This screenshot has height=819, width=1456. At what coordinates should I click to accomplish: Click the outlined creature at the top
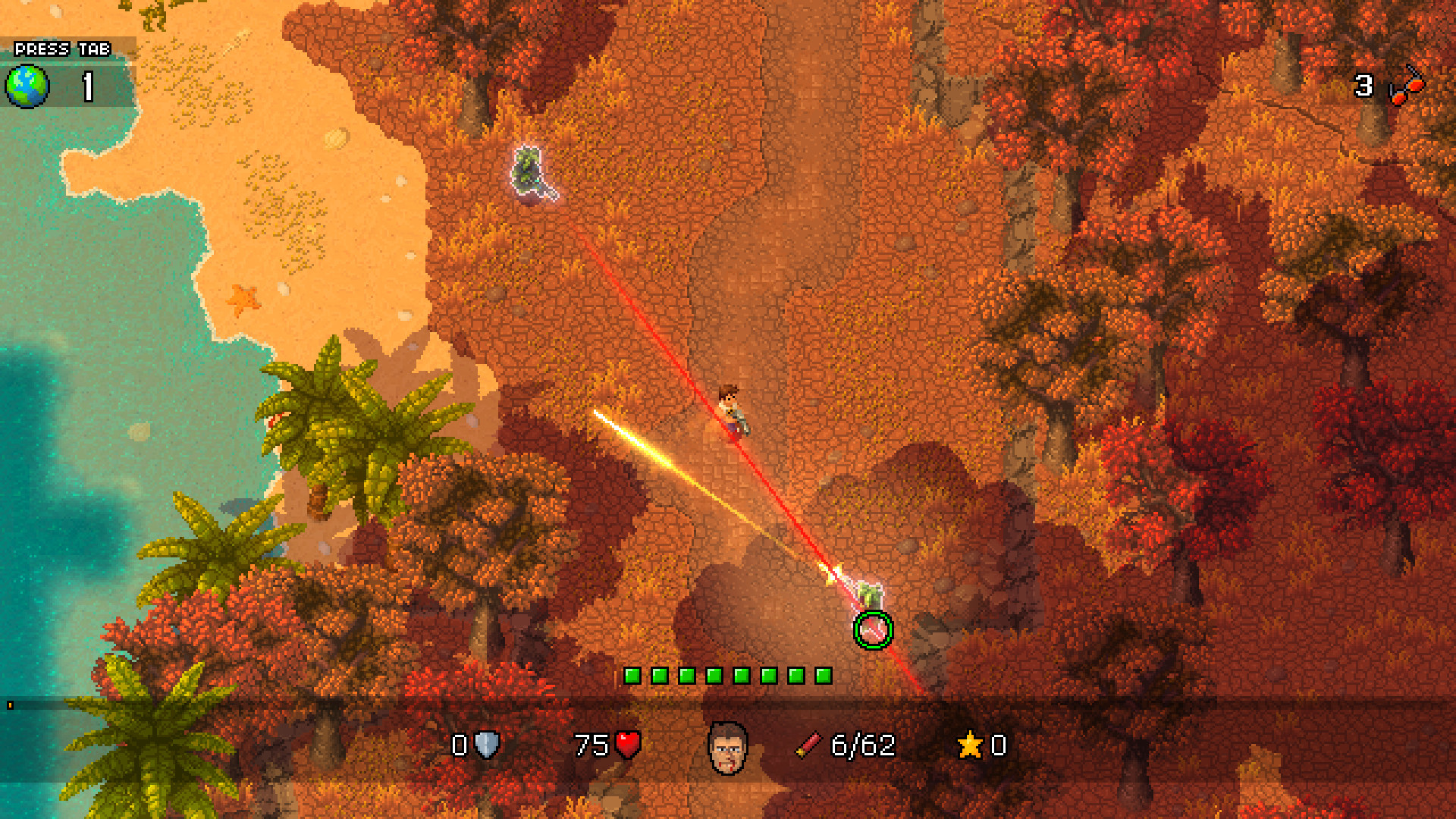[x=528, y=171]
